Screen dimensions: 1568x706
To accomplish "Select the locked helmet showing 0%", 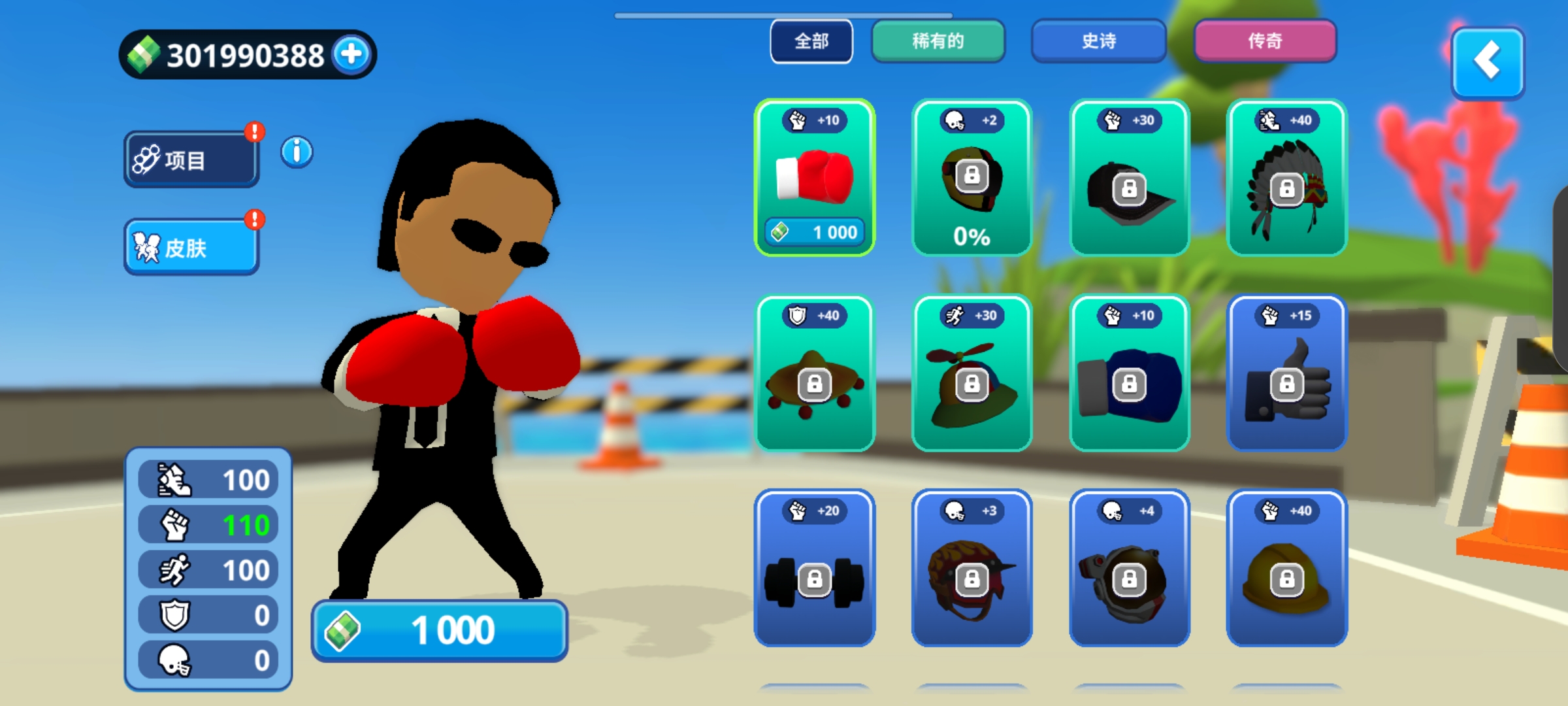I will tap(972, 178).
